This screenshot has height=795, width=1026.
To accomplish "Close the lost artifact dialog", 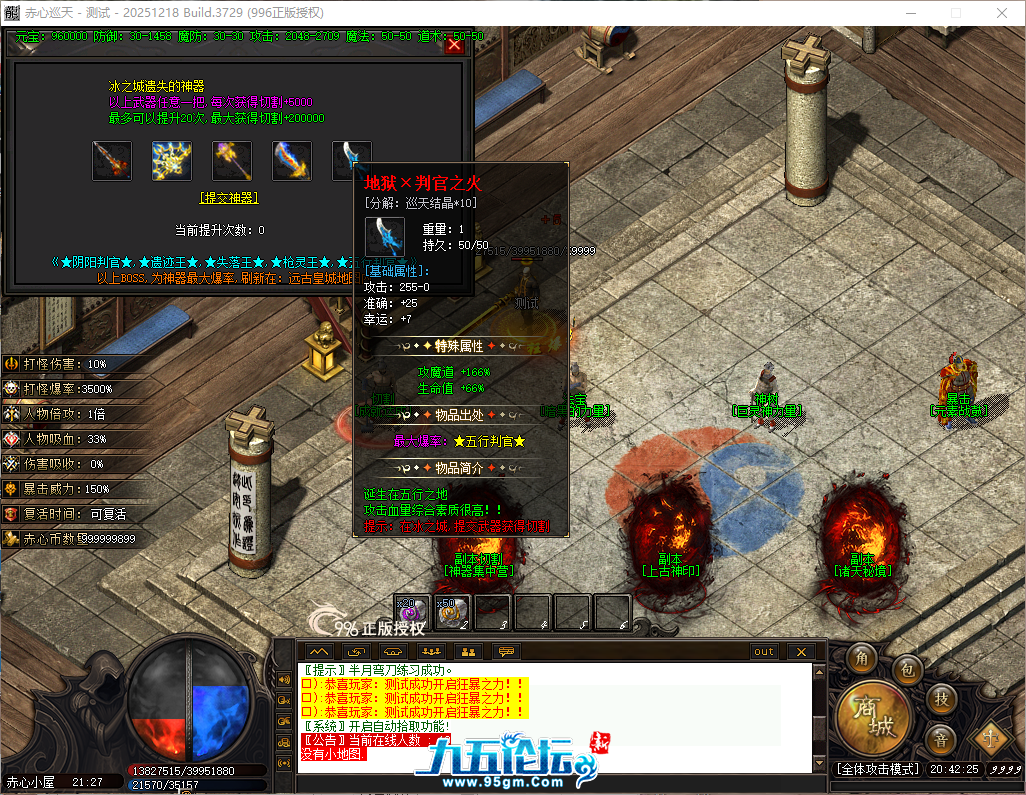I will pyautogui.click(x=454, y=45).
